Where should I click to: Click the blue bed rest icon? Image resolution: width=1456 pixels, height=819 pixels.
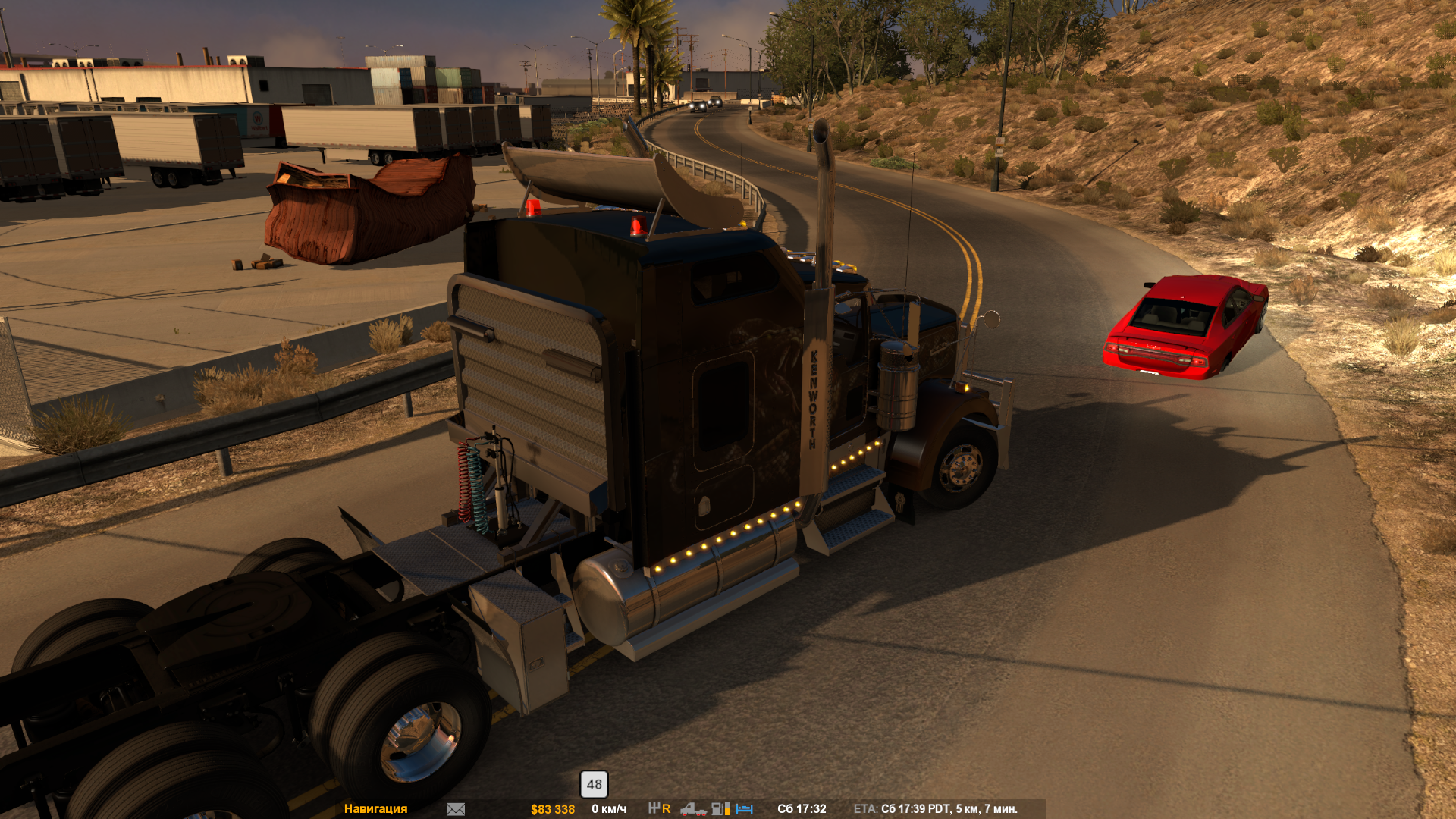click(x=745, y=809)
